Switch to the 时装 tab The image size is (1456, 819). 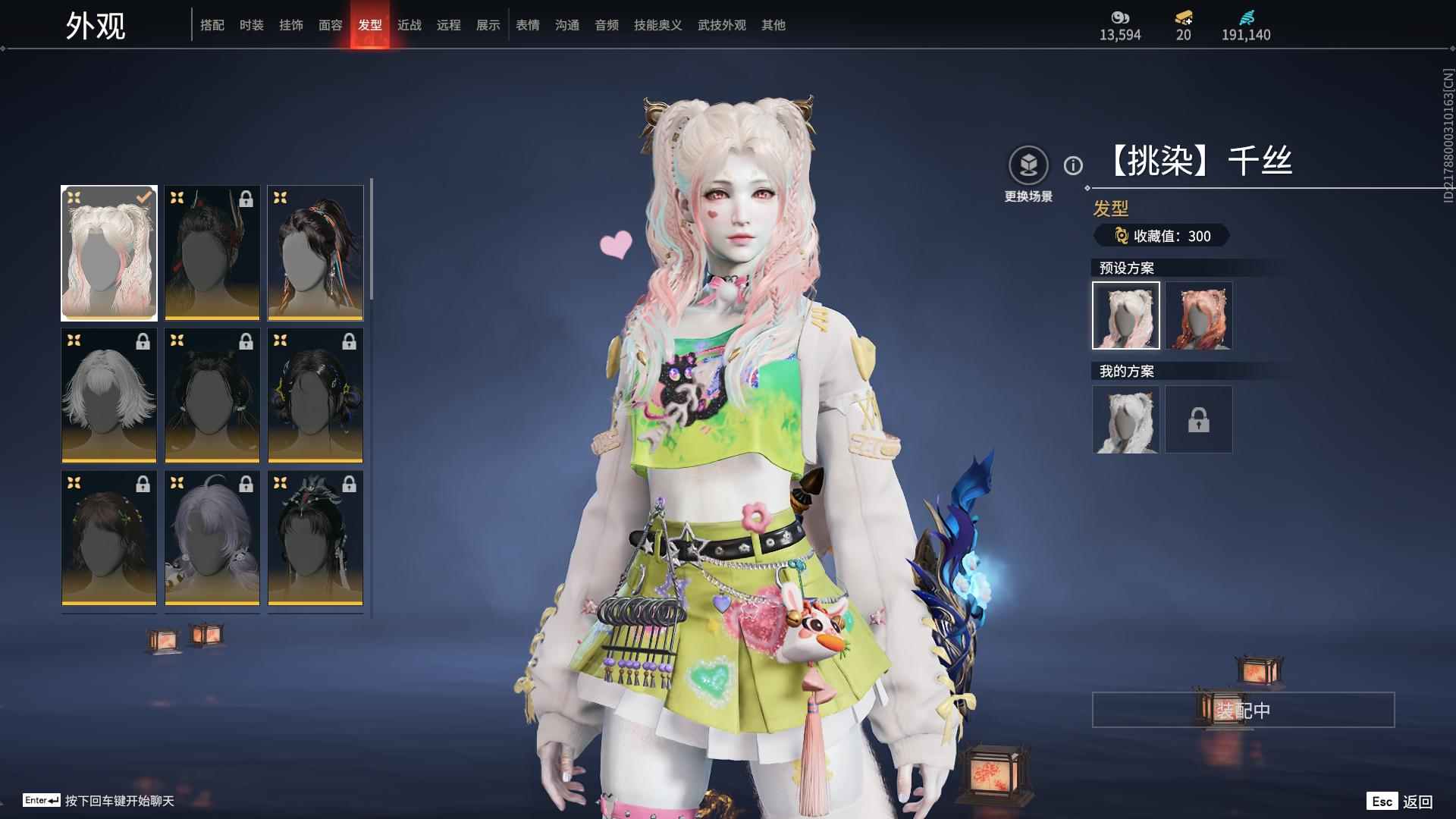tap(251, 25)
